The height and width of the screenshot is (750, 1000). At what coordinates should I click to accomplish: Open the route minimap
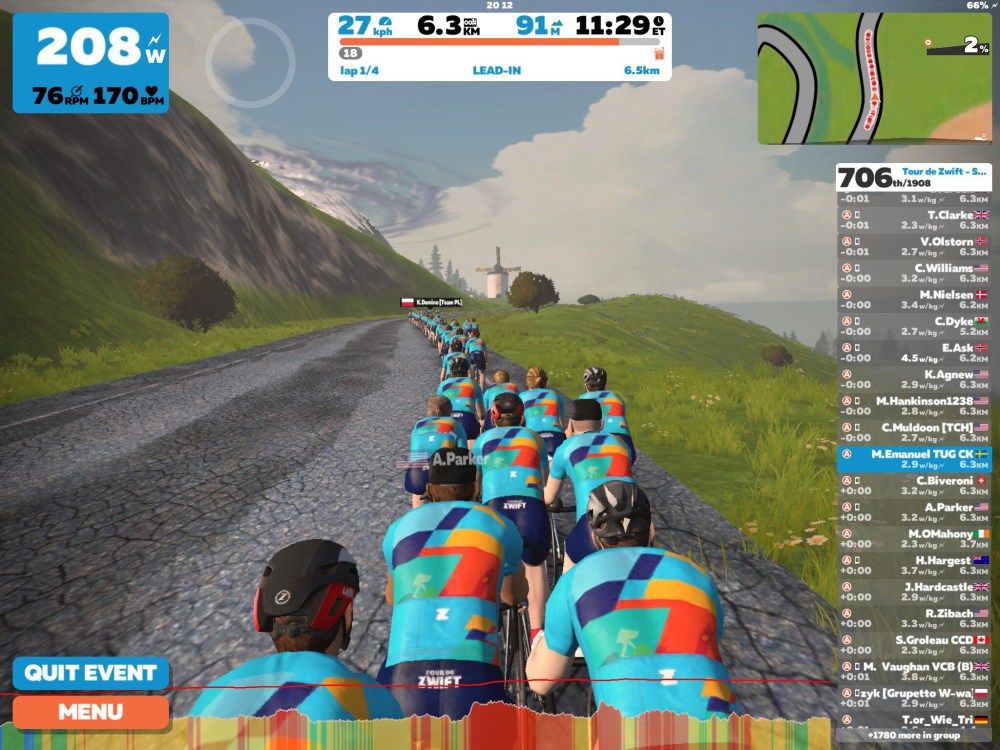874,78
